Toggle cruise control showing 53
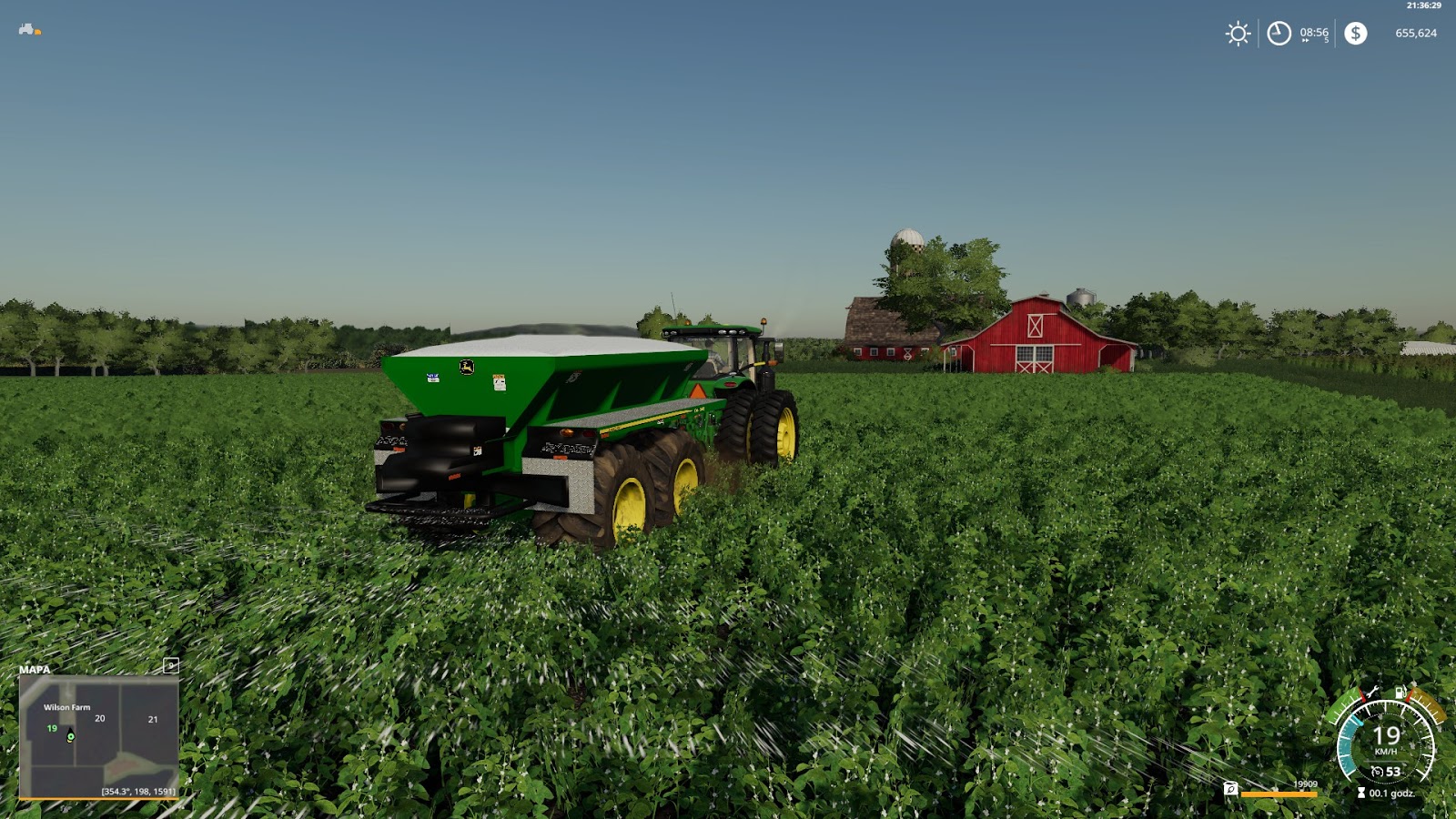This screenshot has height=819, width=1456. [x=1392, y=771]
